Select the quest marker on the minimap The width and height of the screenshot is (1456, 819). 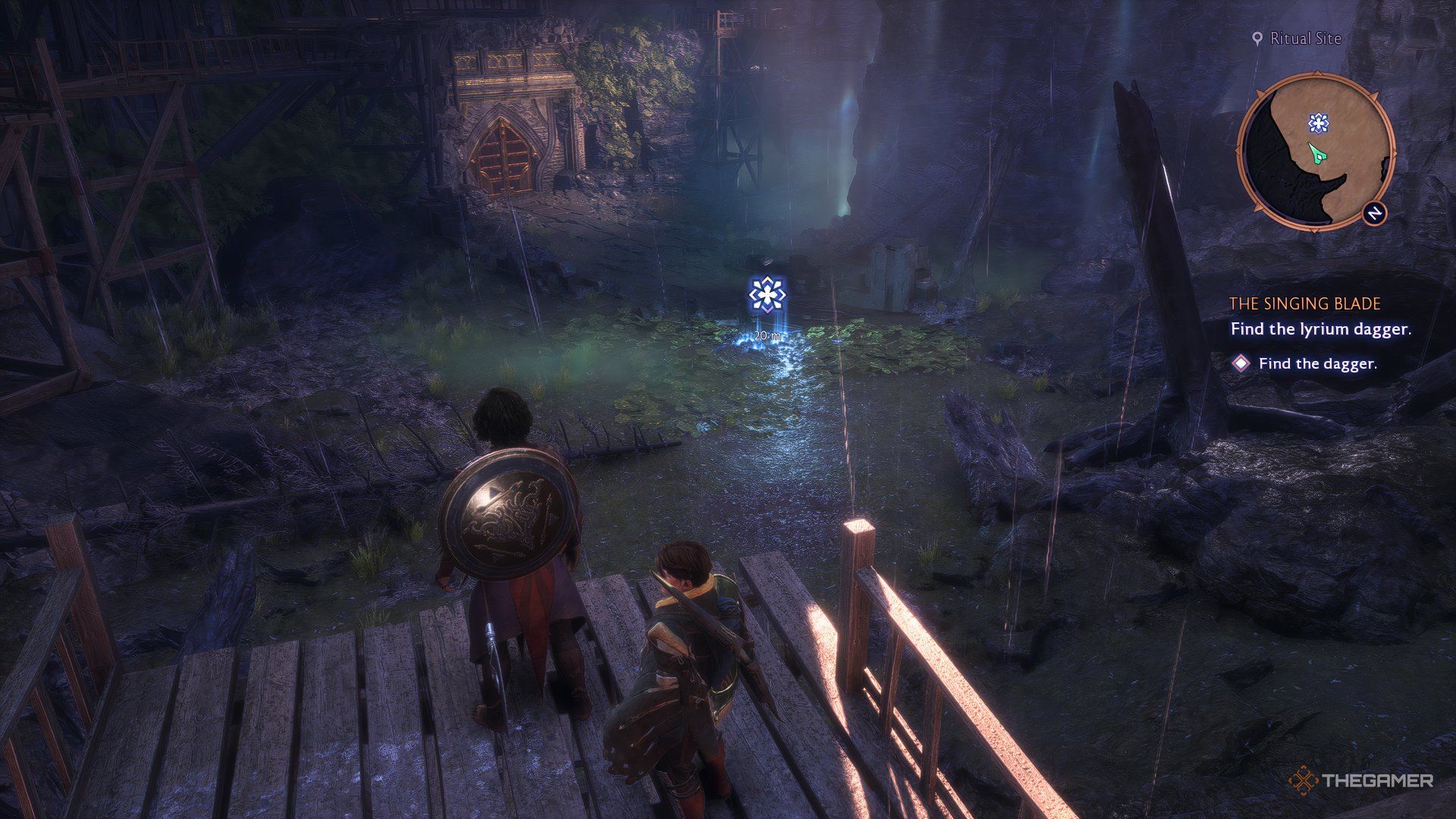coord(1319,122)
